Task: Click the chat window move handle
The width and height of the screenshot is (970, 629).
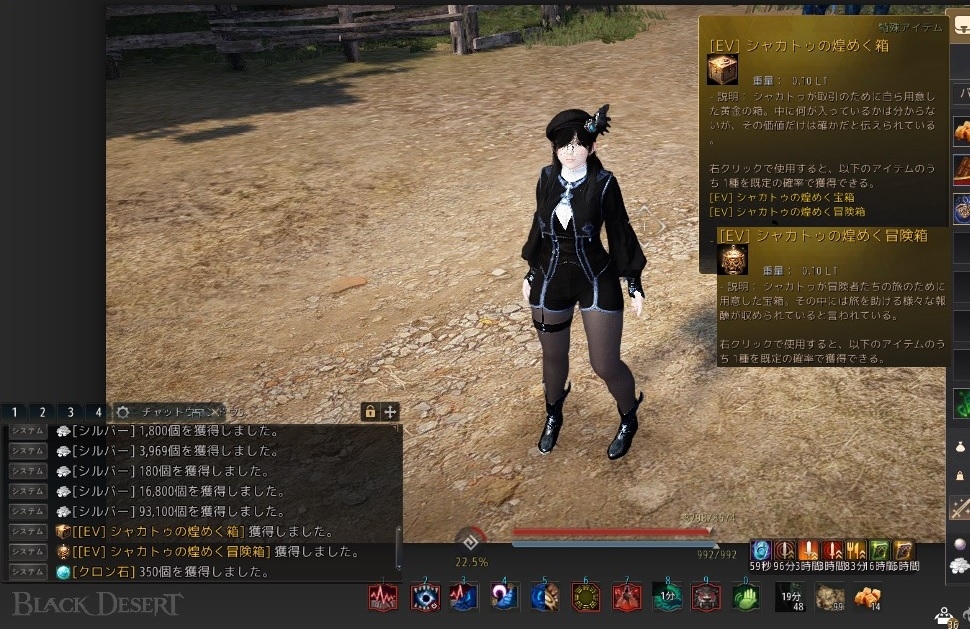Action: 390,412
